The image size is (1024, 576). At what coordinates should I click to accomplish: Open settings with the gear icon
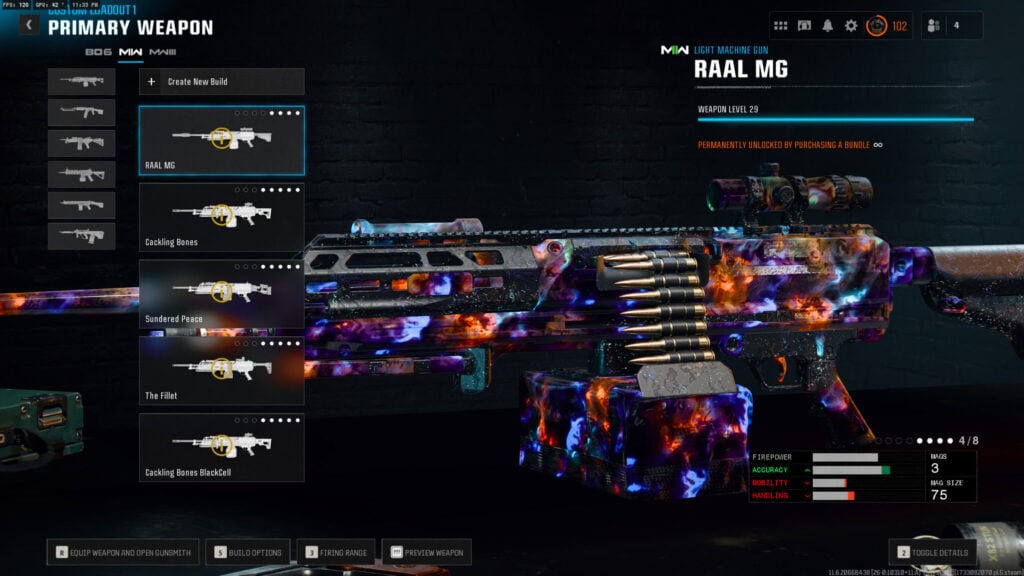tap(851, 26)
